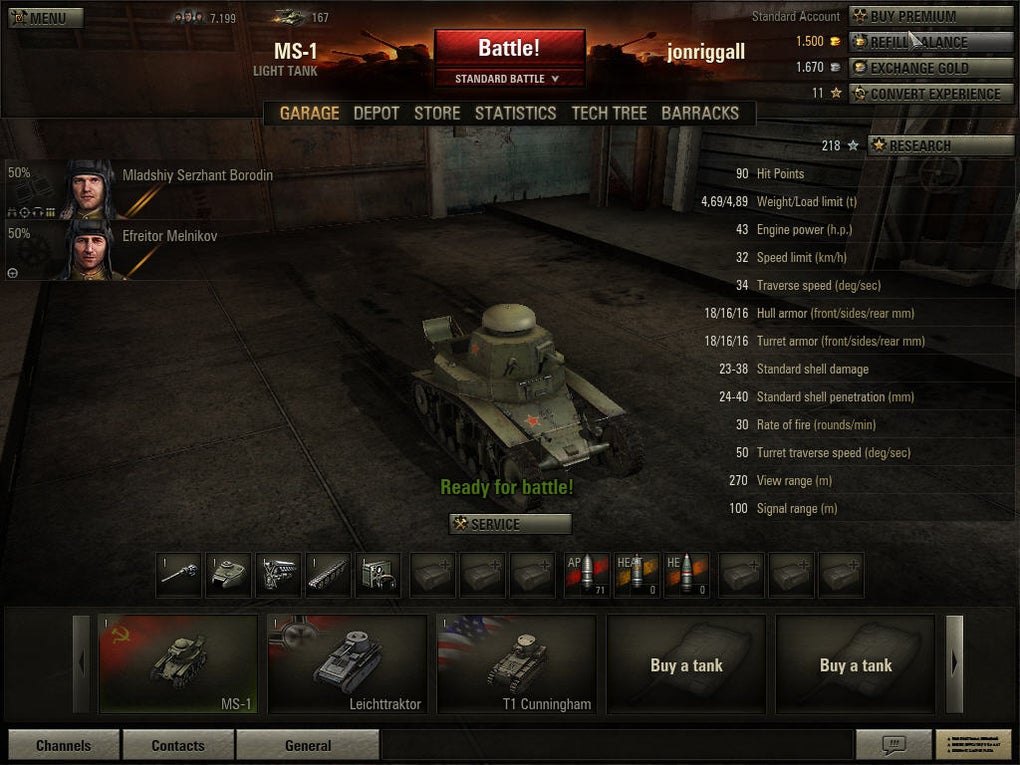Viewport: 1020px width, 765px height.
Task: Click the Buy Premium button
Action: 931,16
